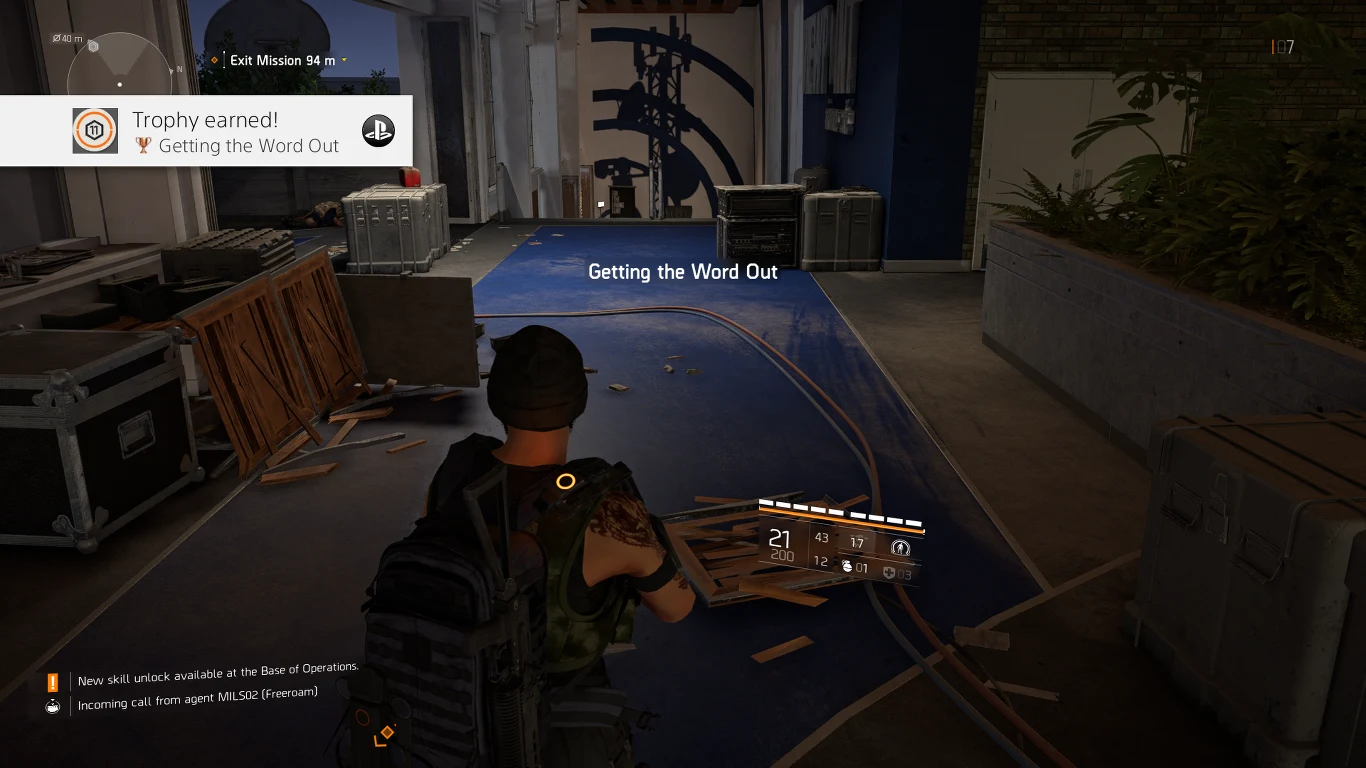This screenshot has width=1366, height=768.
Task: Open the PlayStation logo in the trophy notification
Action: coord(378,130)
